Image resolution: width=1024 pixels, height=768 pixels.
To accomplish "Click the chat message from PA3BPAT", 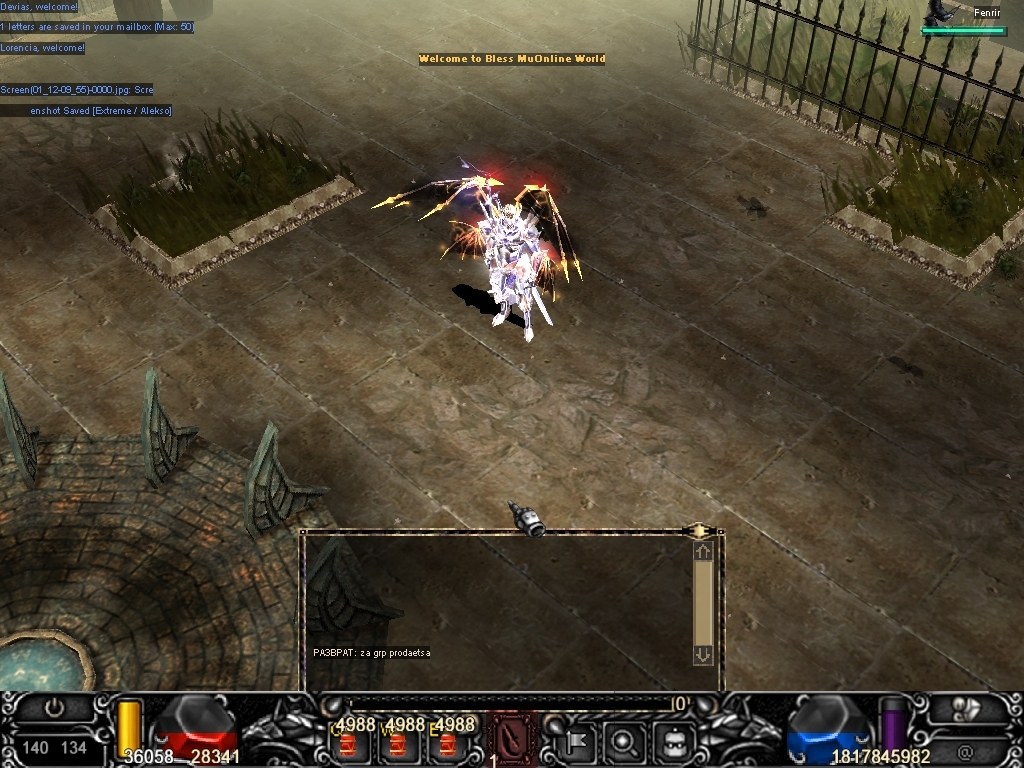I will [x=372, y=653].
